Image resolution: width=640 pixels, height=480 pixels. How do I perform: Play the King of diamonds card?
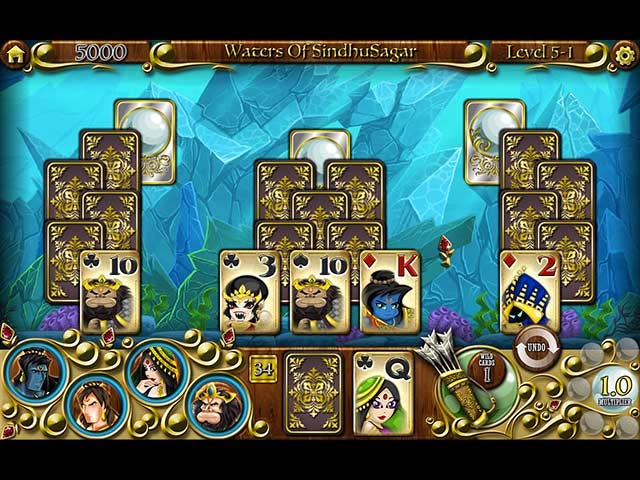[389, 291]
